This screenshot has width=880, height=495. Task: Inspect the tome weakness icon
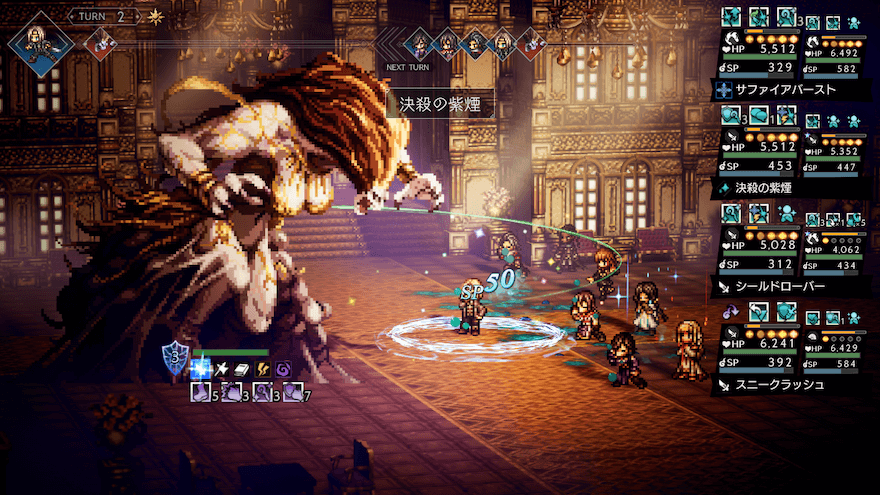point(242,369)
